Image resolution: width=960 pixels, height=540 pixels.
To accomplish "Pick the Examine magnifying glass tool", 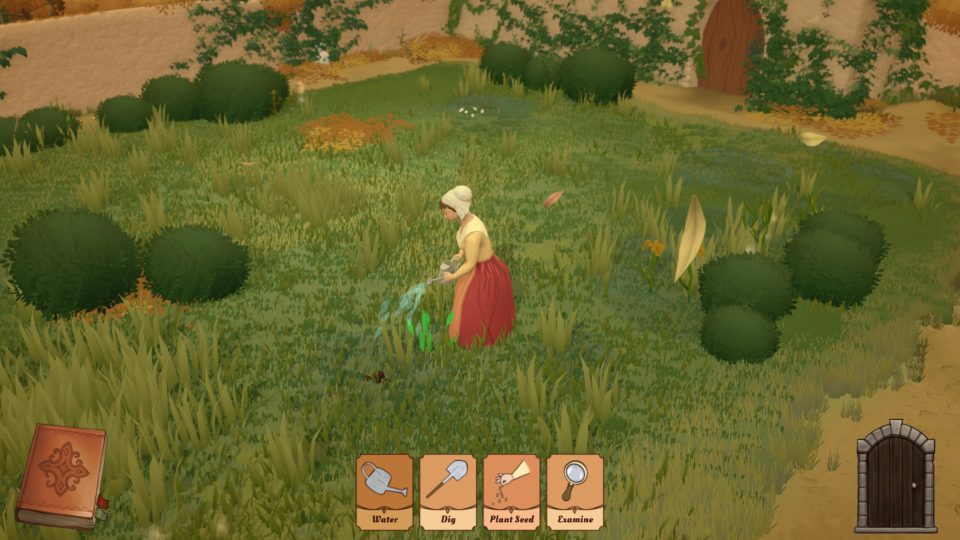I will pos(574,490).
